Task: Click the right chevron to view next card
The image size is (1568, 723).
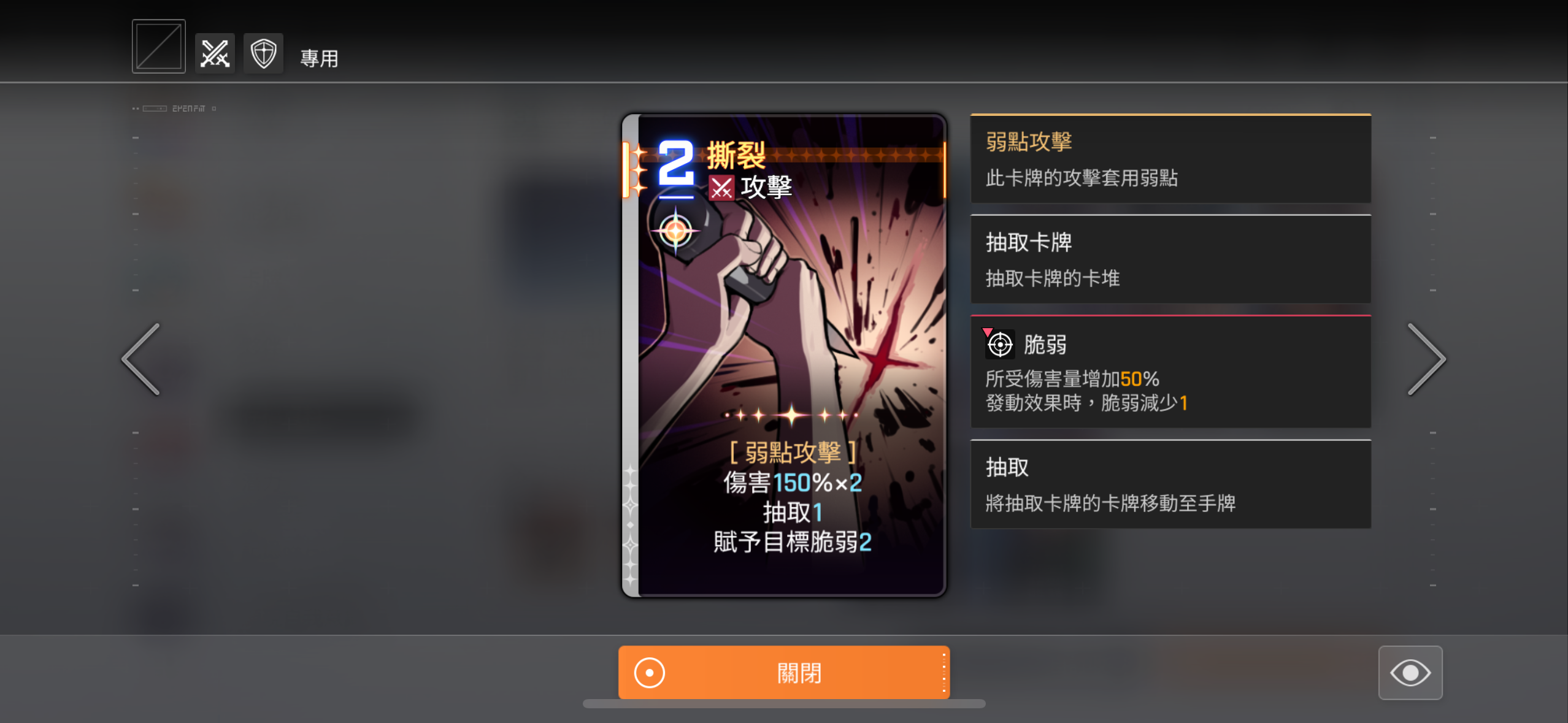Action: click(x=1428, y=359)
